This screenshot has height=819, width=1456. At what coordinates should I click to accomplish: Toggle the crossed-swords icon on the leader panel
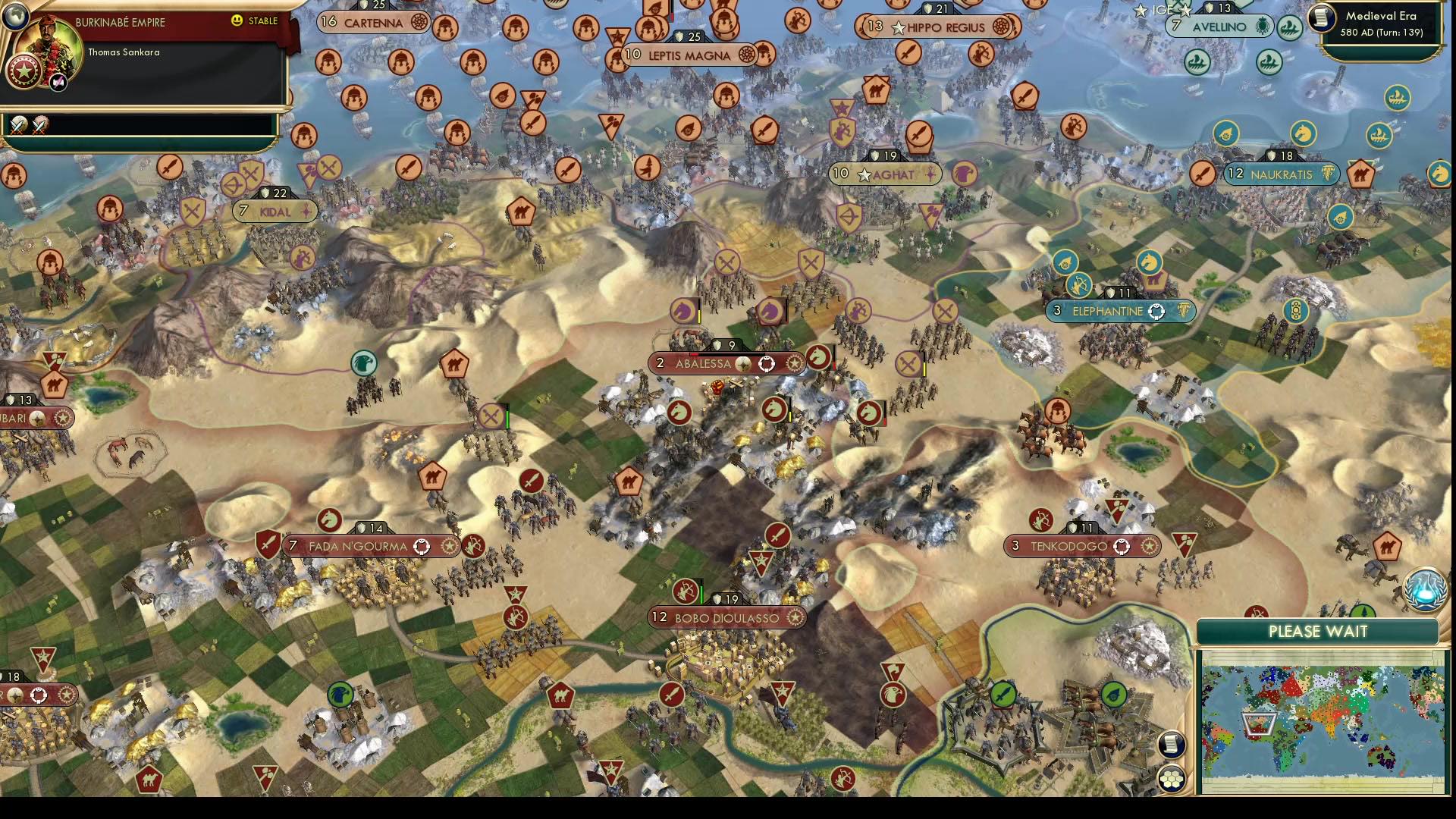(19, 126)
